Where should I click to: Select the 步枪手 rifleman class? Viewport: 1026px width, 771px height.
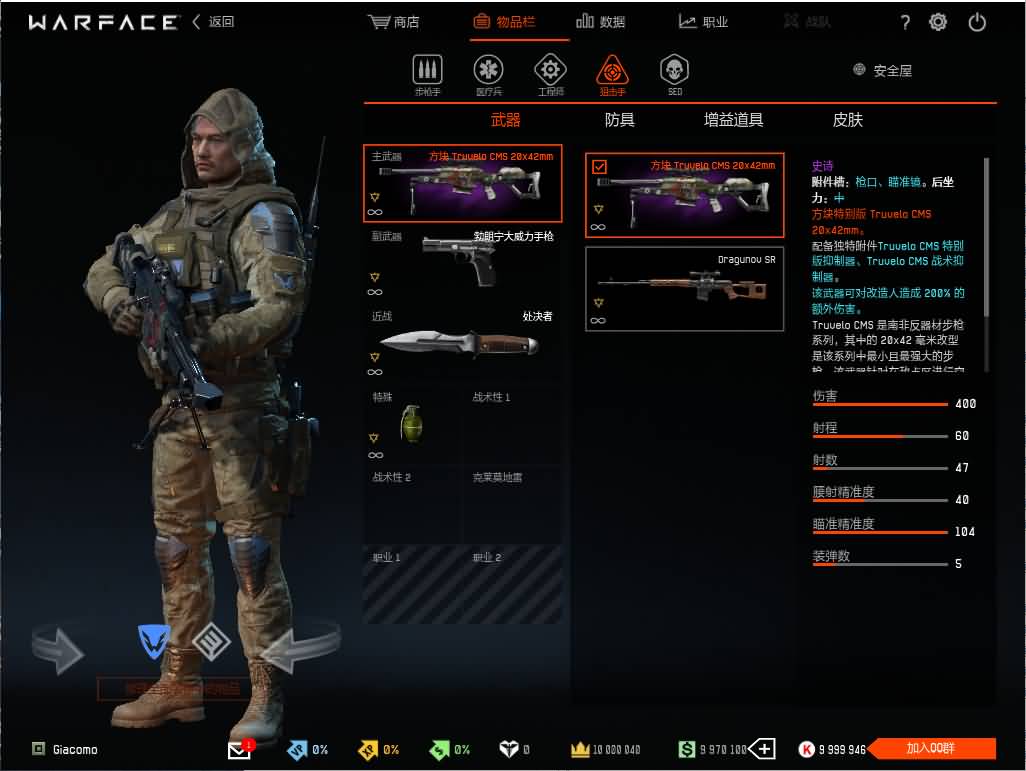(427, 75)
